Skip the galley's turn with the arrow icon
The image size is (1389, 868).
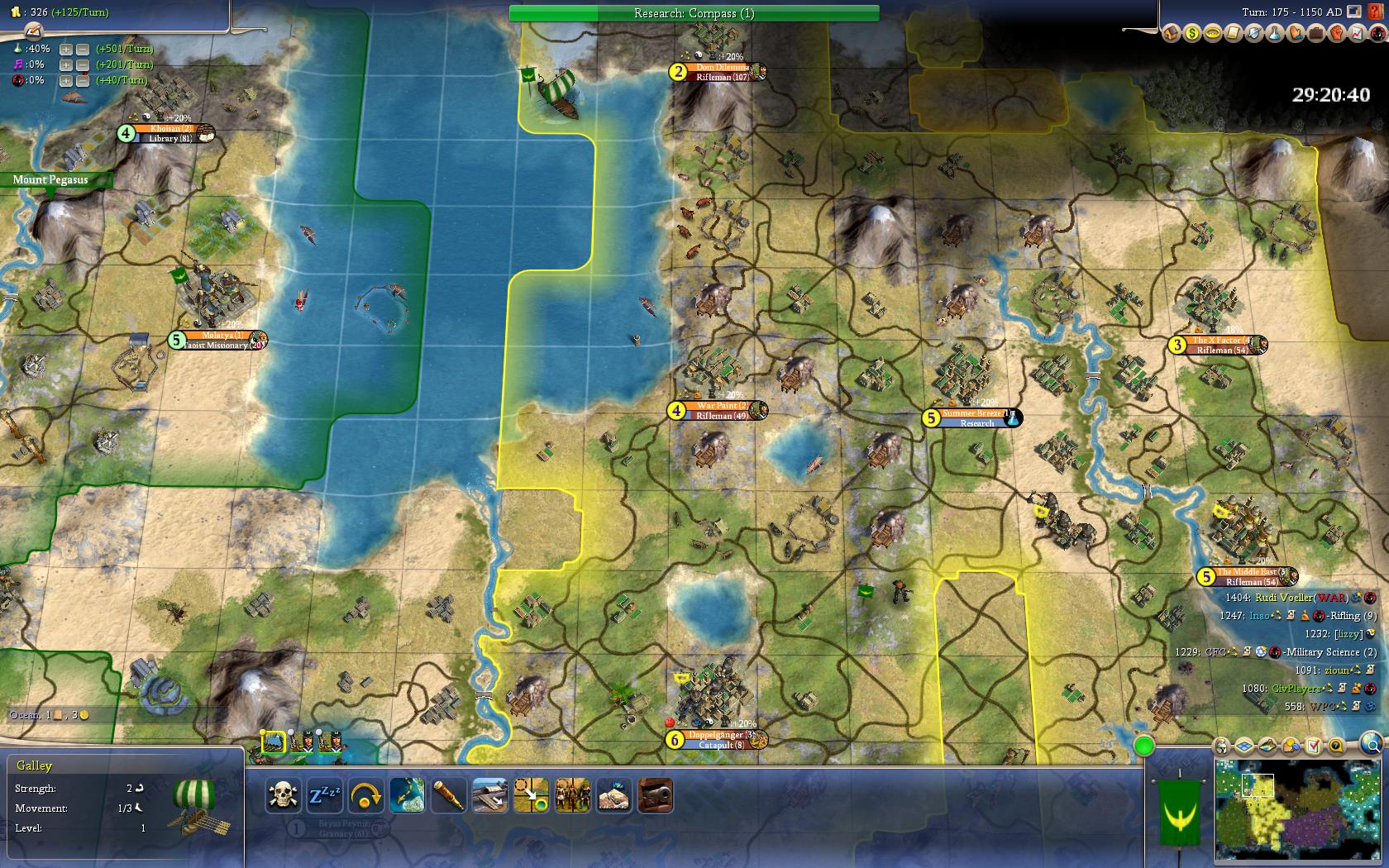pos(365,796)
